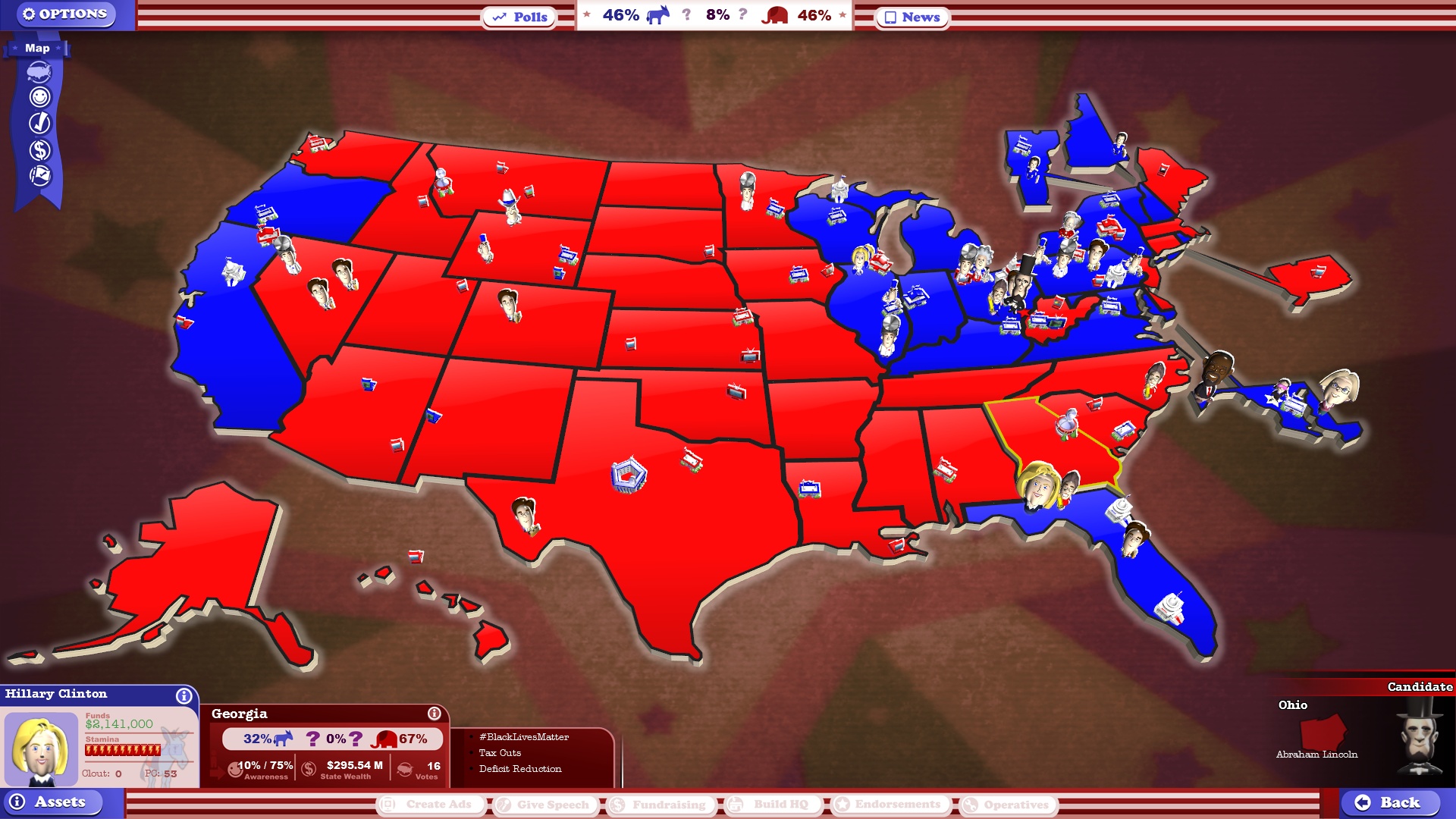The height and width of the screenshot is (819, 1456).
Task: Open info on the Georgia state panel
Action: pyautogui.click(x=434, y=713)
